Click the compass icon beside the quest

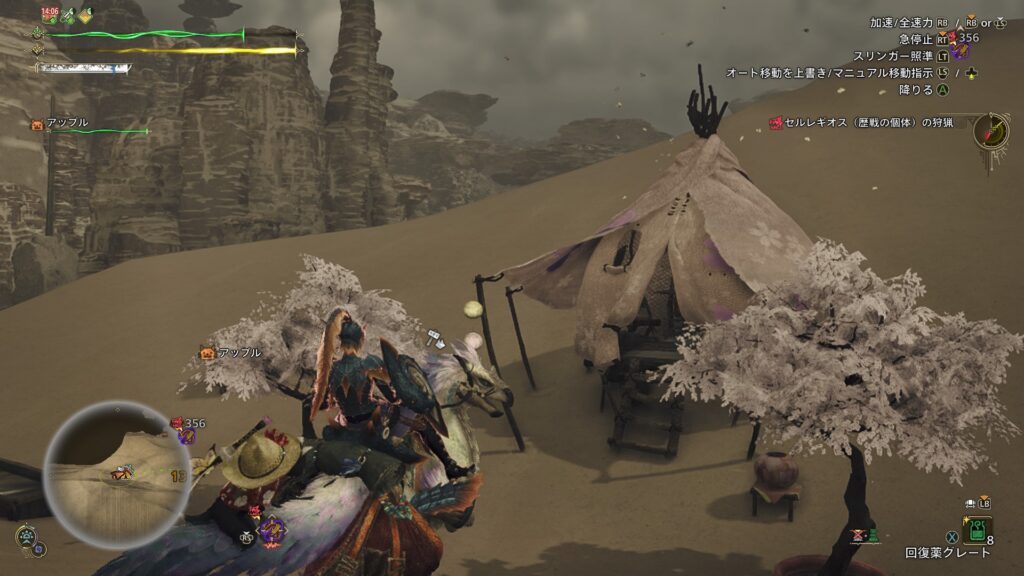(x=990, y=130)
